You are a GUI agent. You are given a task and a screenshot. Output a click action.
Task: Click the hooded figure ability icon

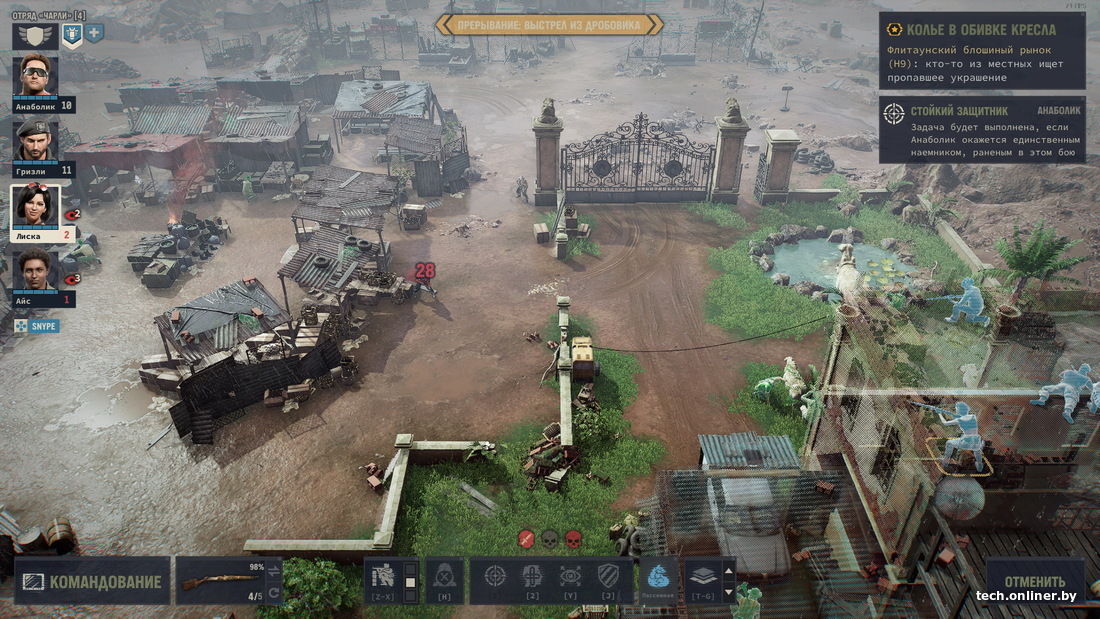[x=444, y=577]
